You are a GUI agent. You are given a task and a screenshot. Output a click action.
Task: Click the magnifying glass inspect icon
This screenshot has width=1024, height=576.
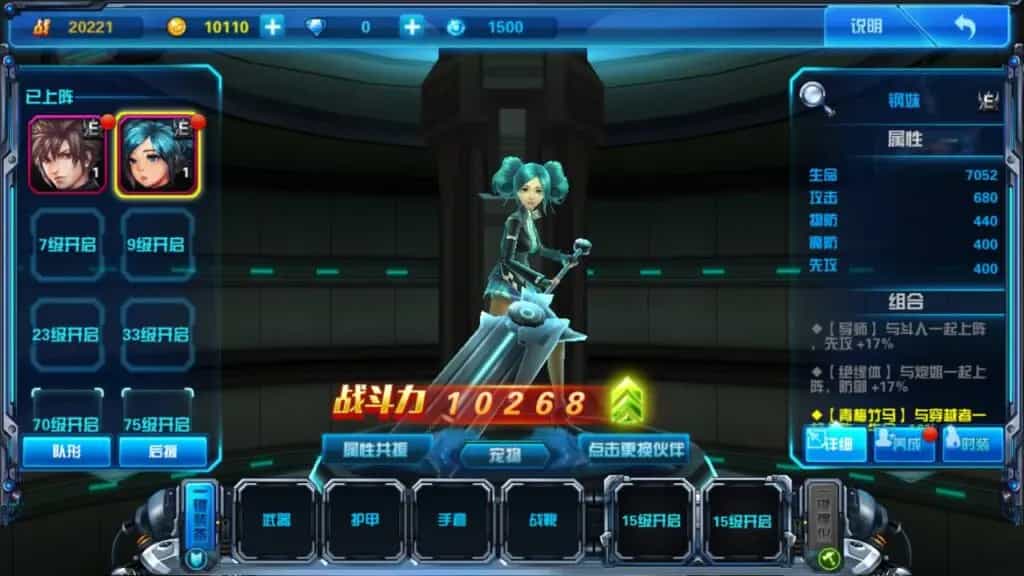817,99
